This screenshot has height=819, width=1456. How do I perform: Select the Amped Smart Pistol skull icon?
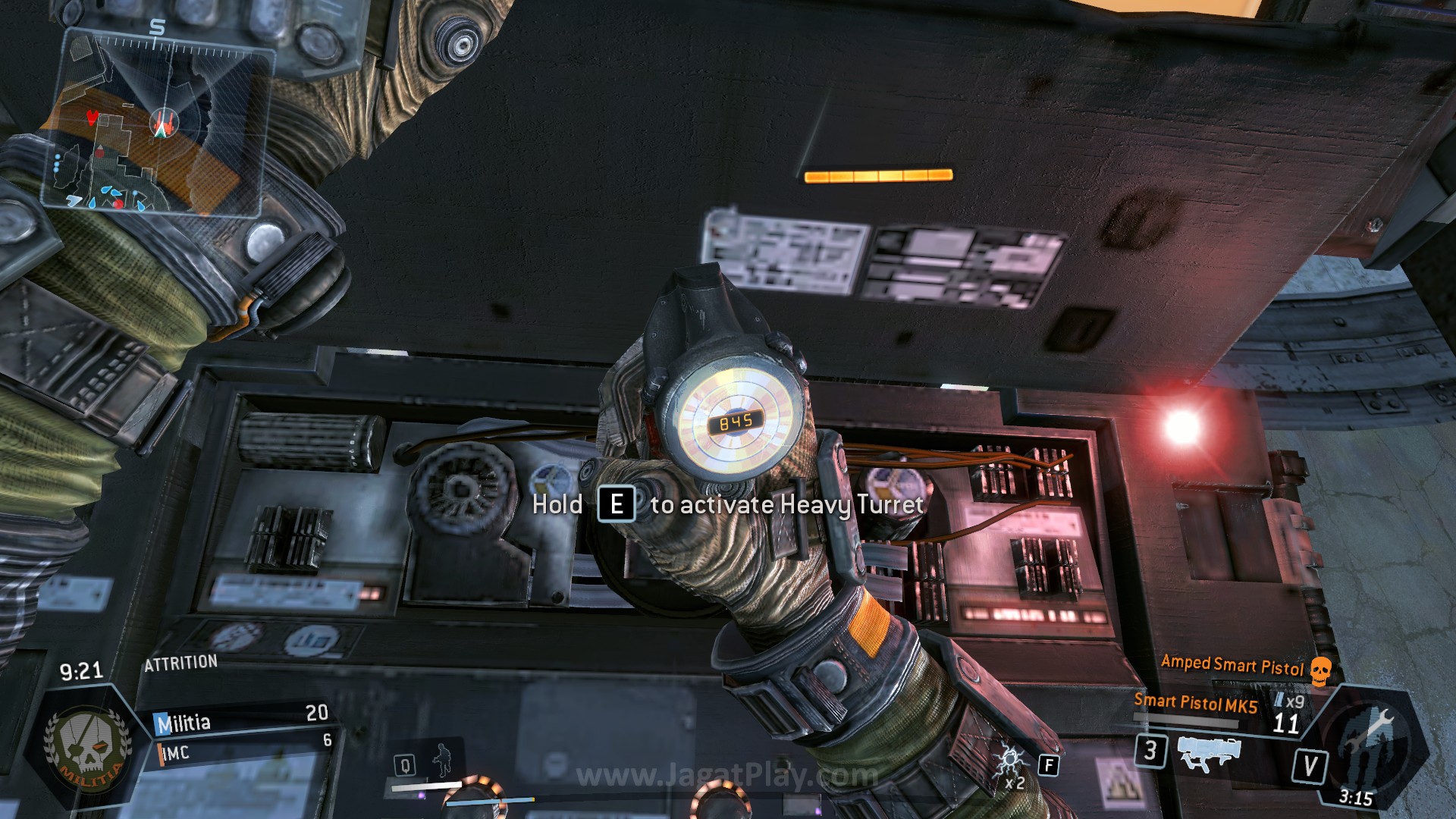pyautogui.click(x=1321, y=670)
